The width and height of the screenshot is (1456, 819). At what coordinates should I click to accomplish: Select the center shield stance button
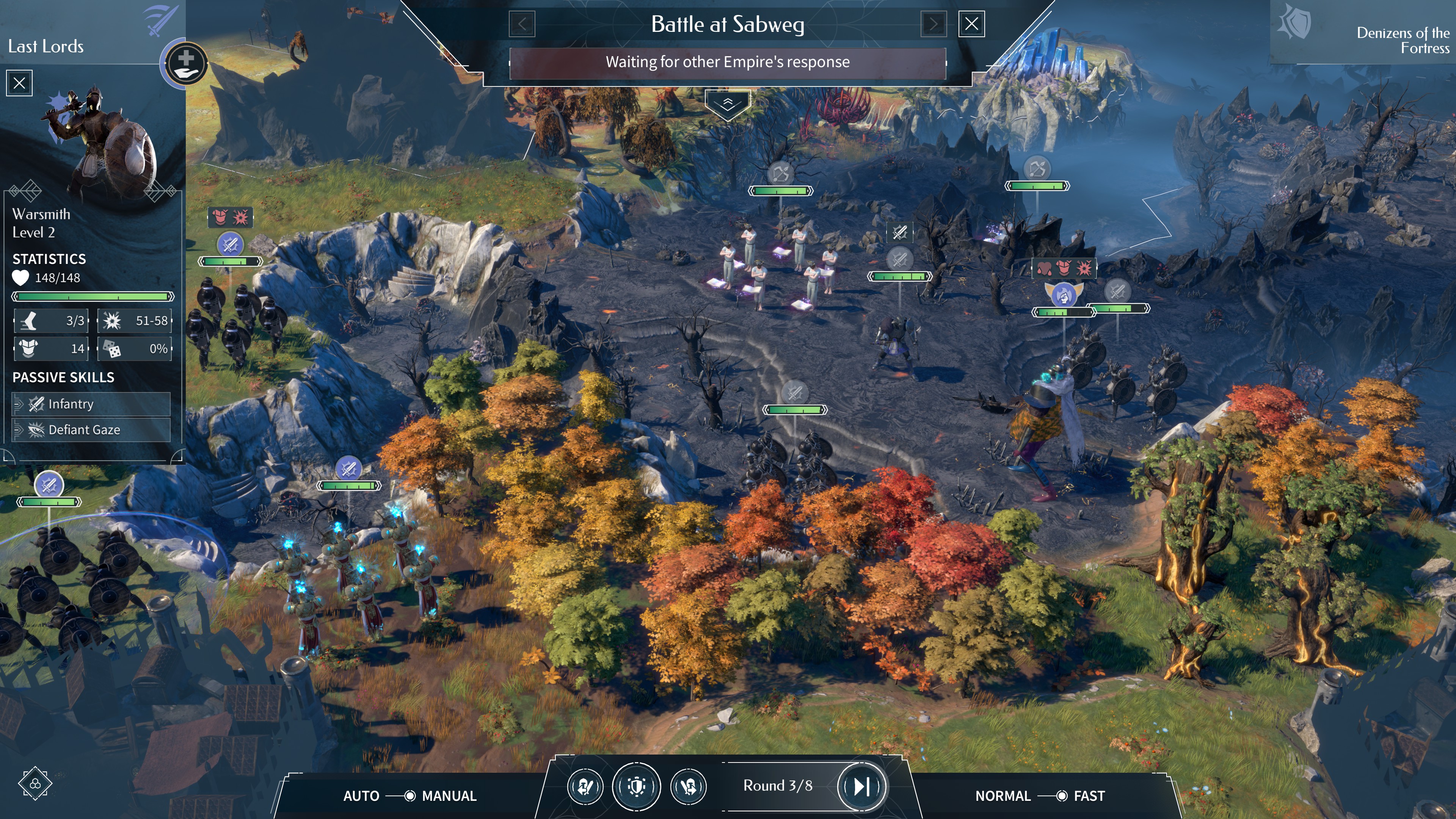[637, 786]
